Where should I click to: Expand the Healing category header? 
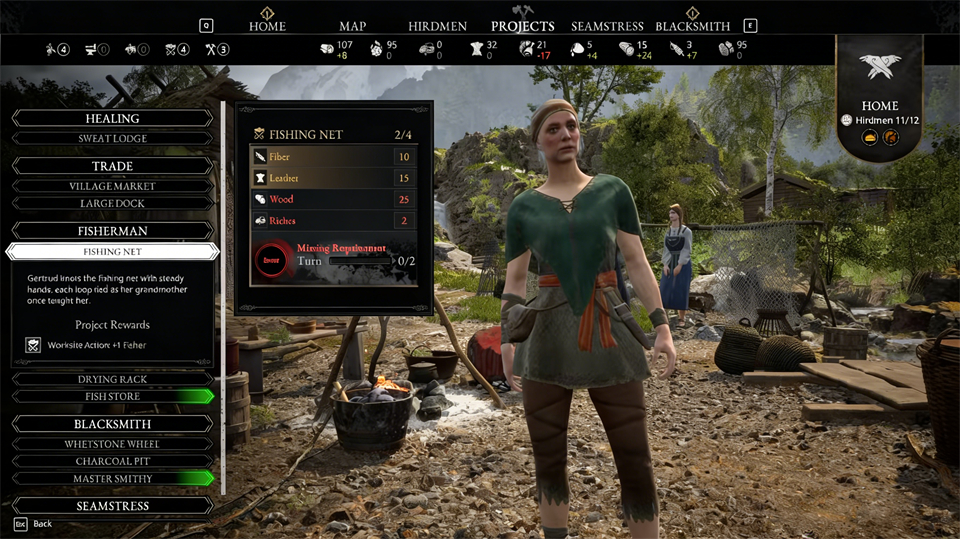coord(112,118)
